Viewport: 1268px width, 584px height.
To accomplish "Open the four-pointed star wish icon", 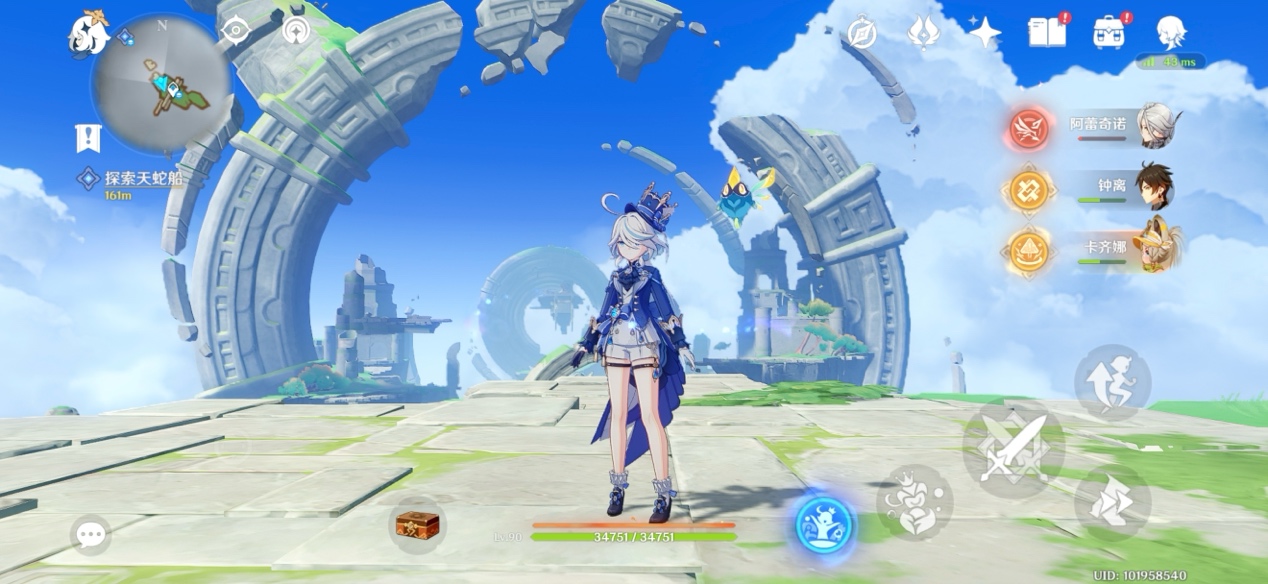I will (985, 33).
